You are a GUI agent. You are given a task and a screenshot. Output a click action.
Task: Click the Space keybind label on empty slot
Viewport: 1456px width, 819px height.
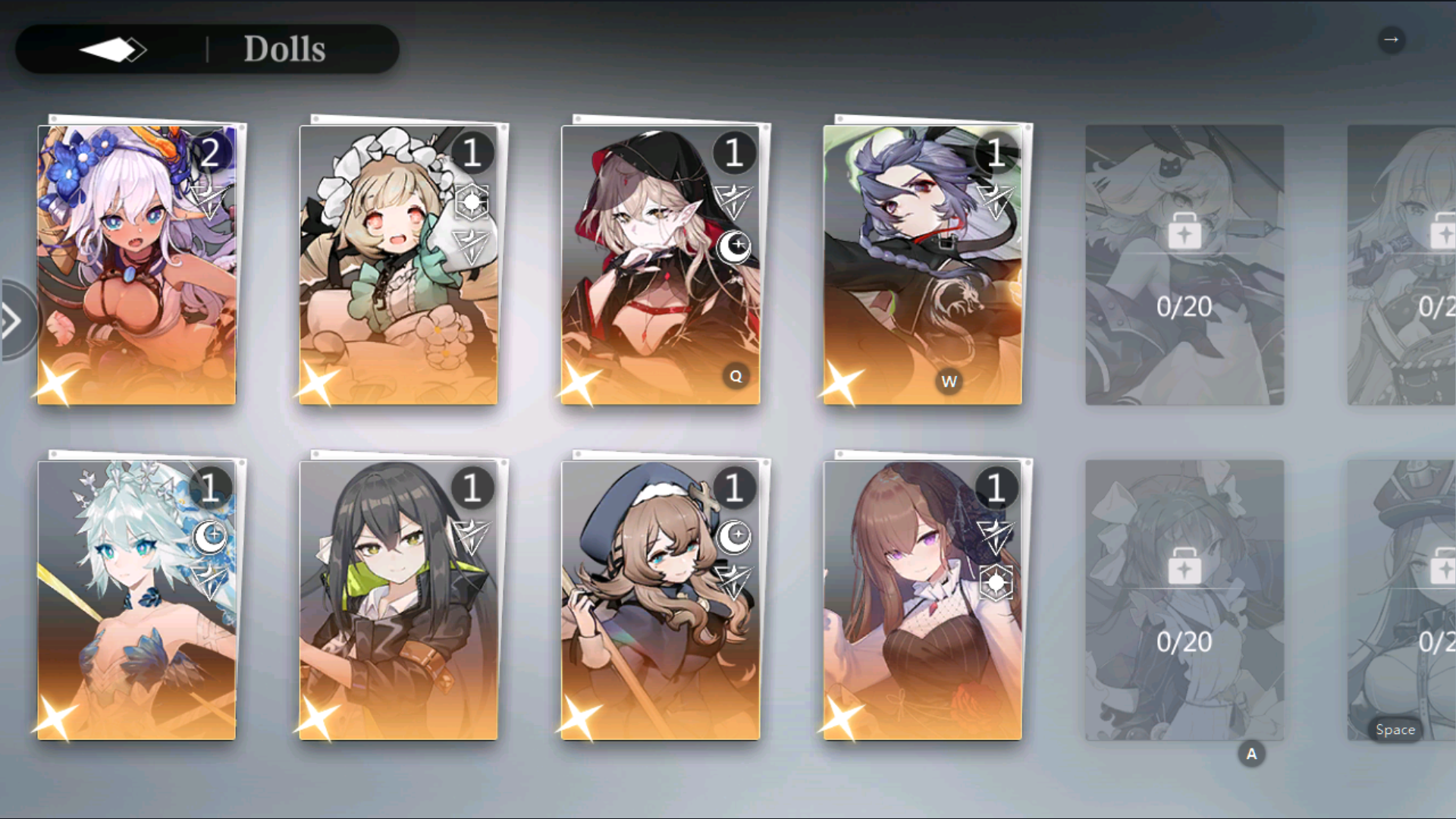coord(1395,729)
